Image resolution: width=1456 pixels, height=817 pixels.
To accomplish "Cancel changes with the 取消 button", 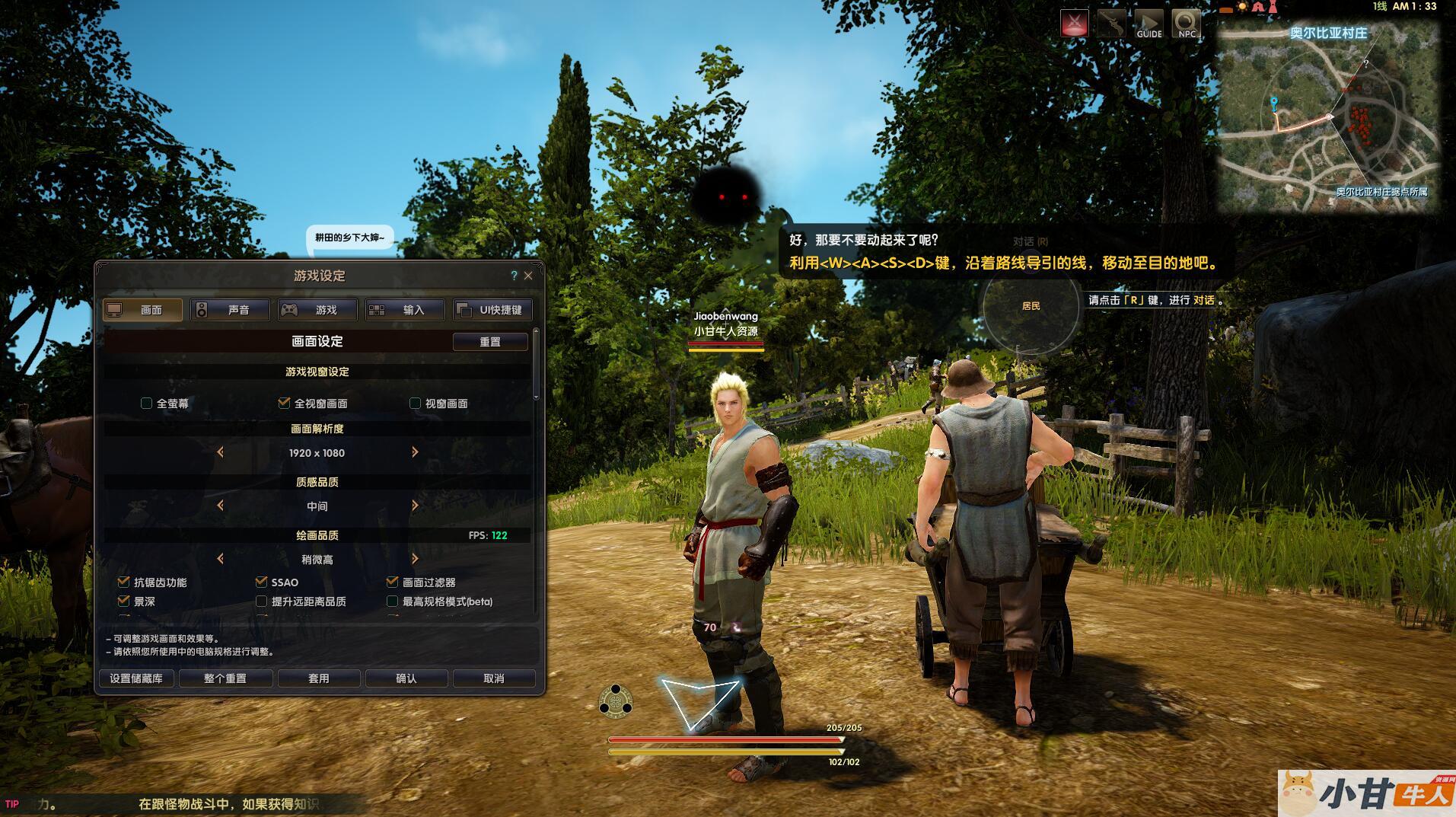I will pos(494,678).
